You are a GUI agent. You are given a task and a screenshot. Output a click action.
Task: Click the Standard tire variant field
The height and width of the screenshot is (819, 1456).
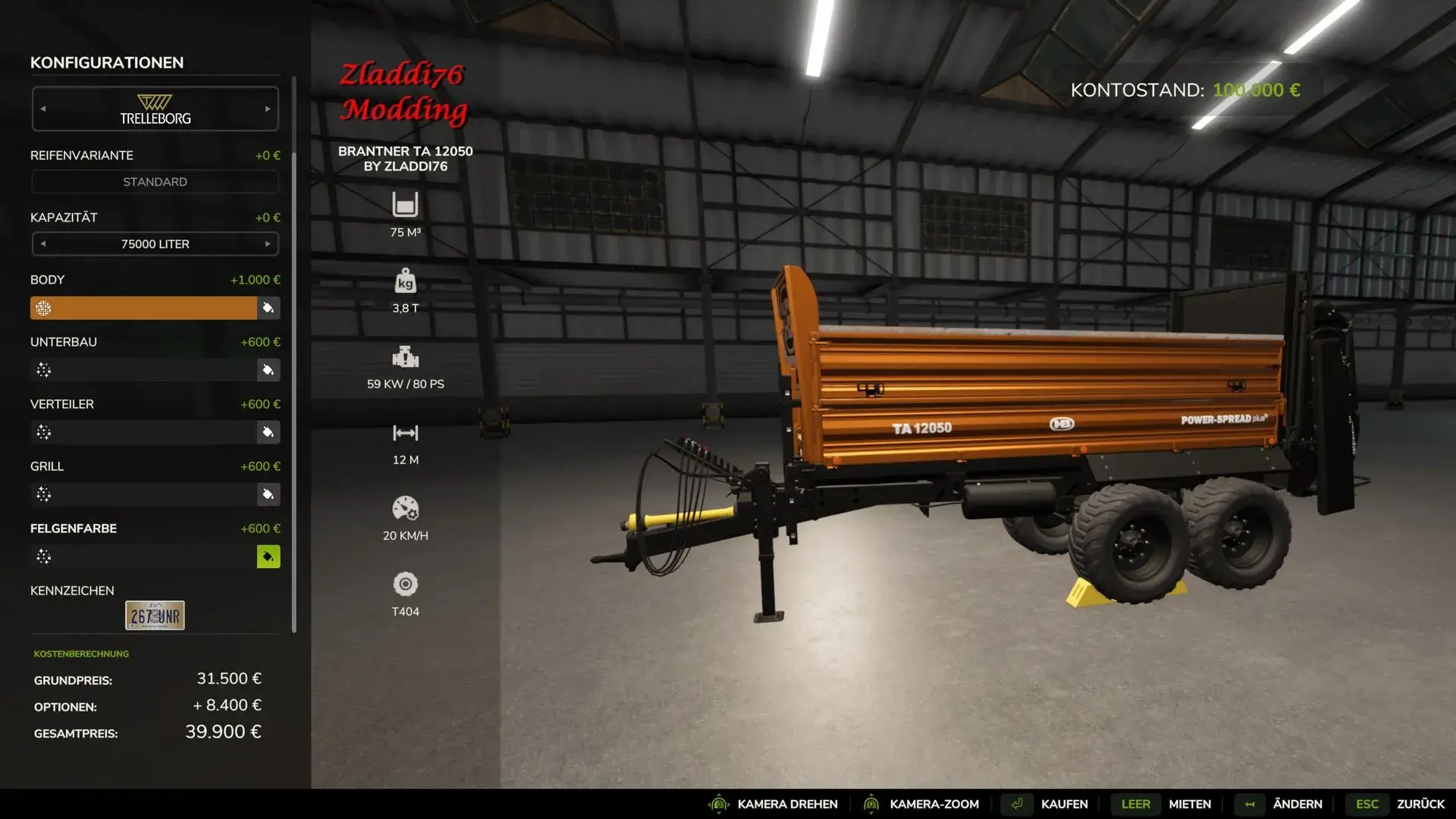[x=155, y=182]
